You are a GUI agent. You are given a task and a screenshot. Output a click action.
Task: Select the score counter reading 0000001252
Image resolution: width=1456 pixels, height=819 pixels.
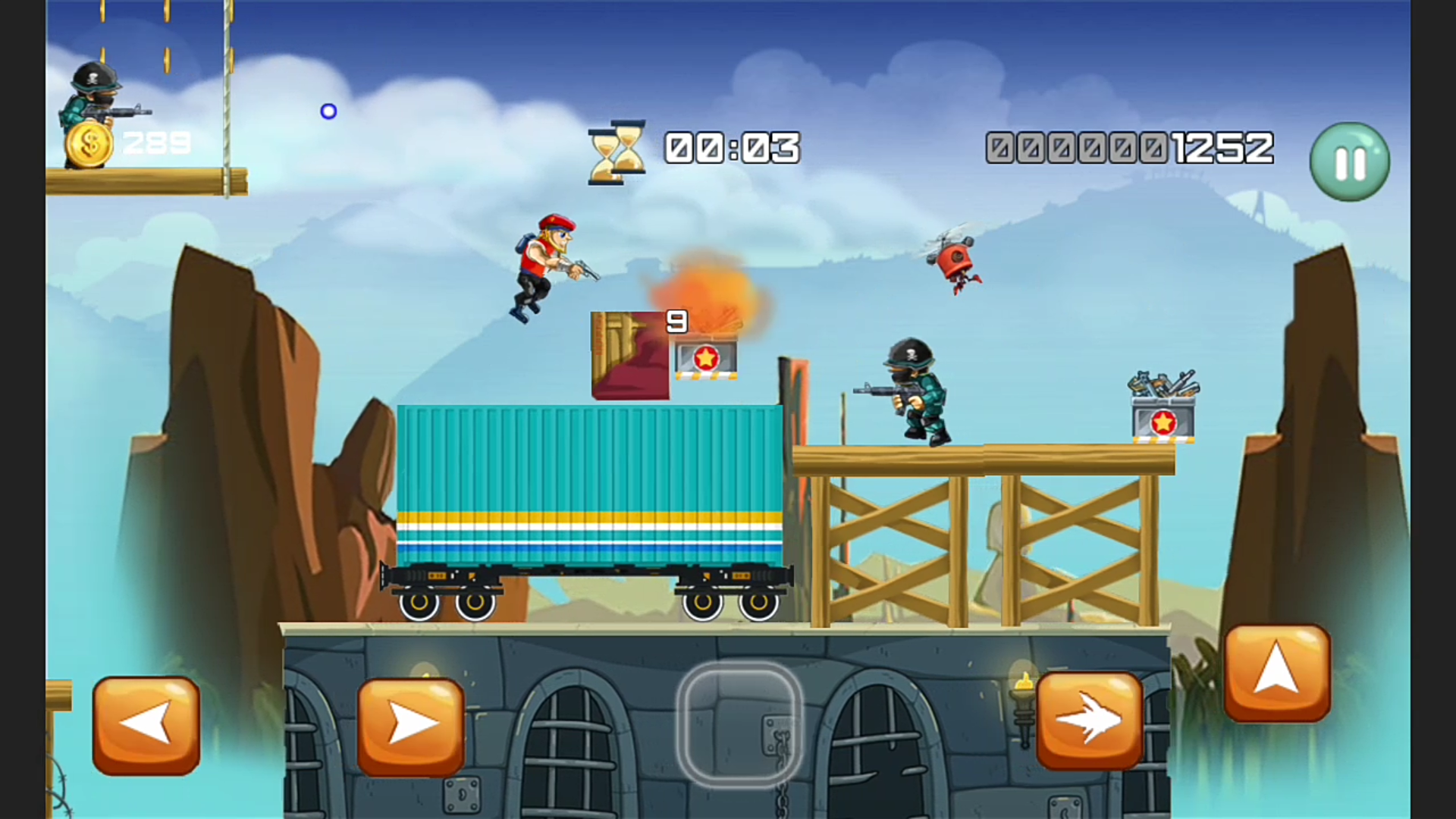coord(1128,149)
